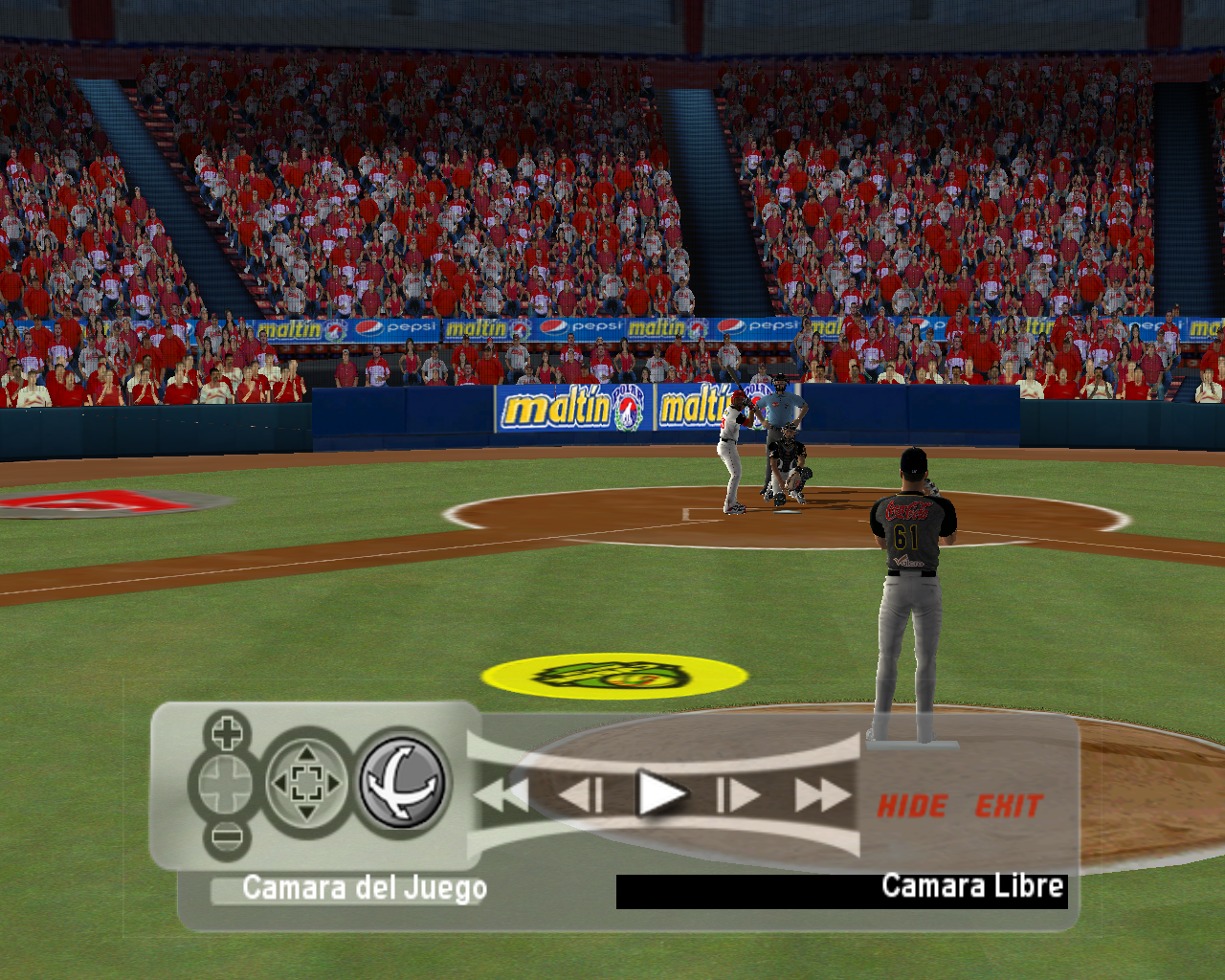Click the camera pan arrows control
1225x980 pixels.
coord(306,784)
